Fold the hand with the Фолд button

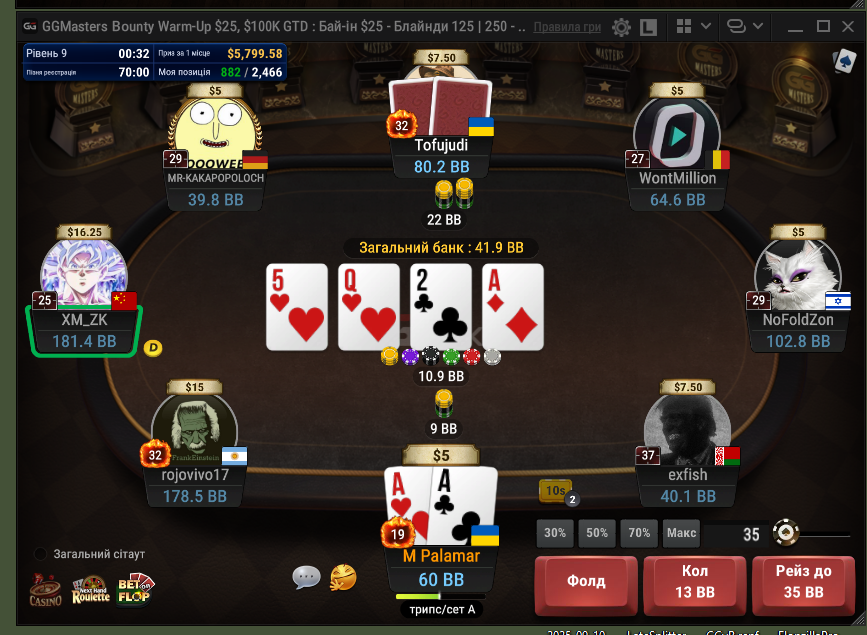pyautogui.click(x=586, y=580)
